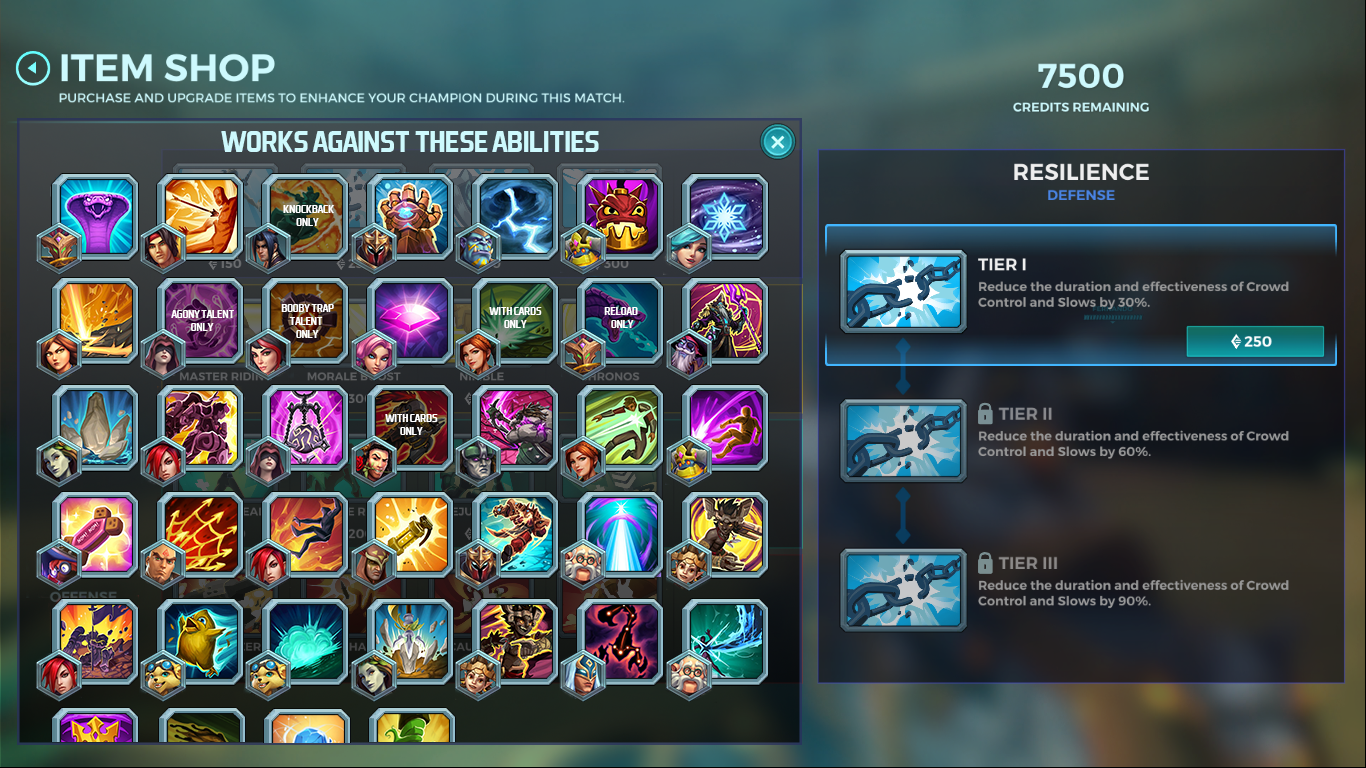The width and height of the screenshot is (1366, 768).
Task: Close the Works Against These Abilities popup
Action: click(777, 141)
